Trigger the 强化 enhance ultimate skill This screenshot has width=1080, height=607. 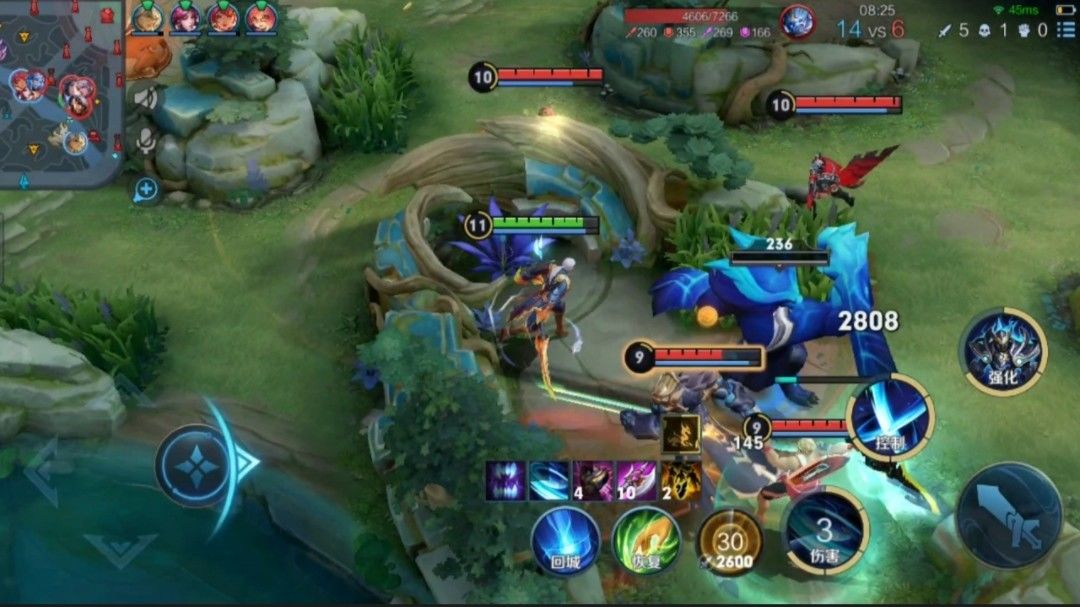[1003, 351]
